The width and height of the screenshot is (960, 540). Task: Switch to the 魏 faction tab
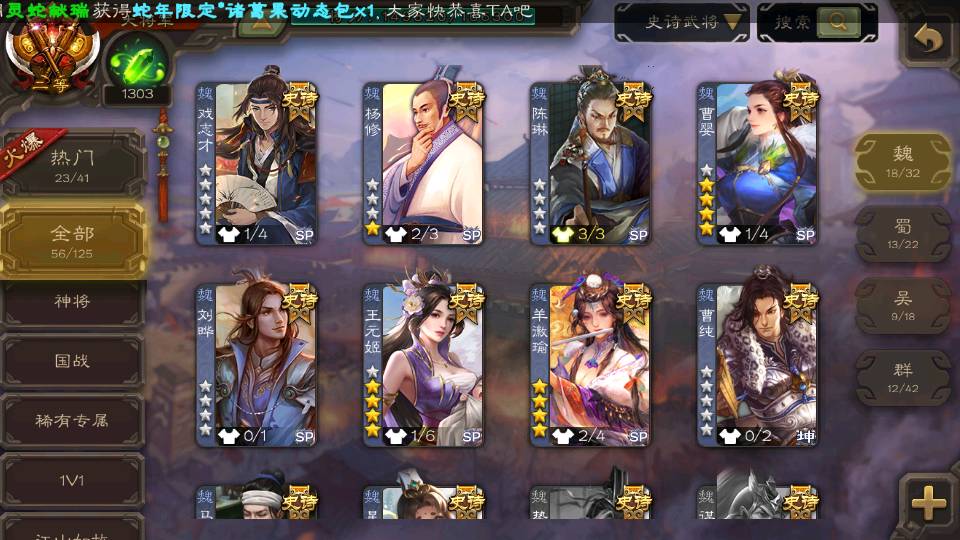coord(903,160)
